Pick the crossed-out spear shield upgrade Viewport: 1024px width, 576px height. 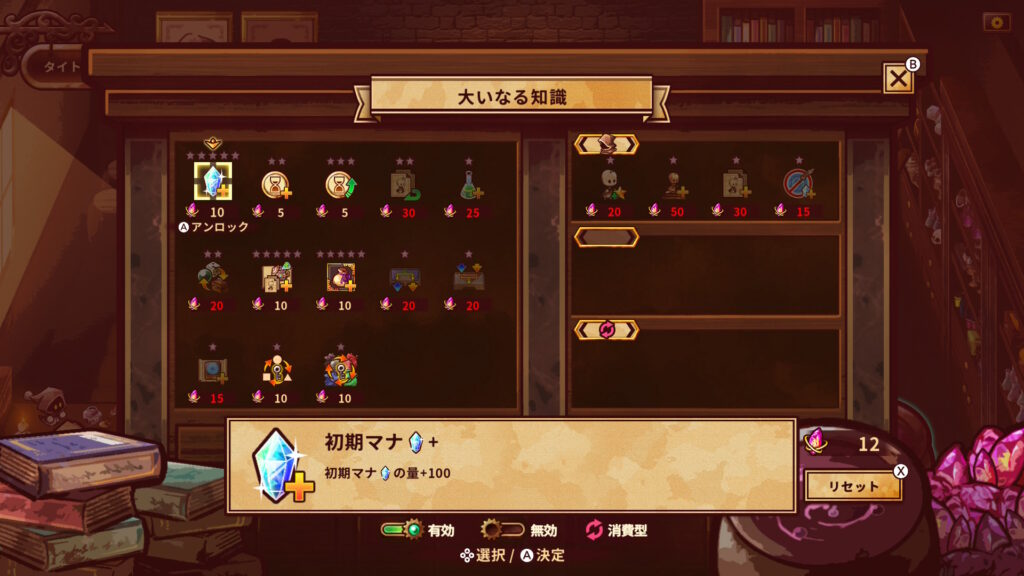(x=798, y=184)
